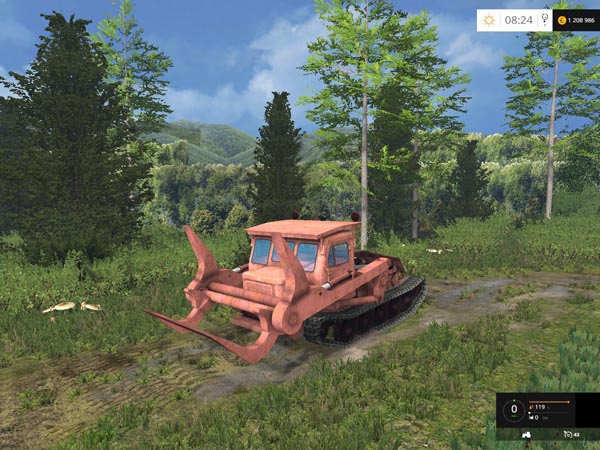This screenshot has height=450, width=600.
Task: Click the tractor vehicle icon
Action: coord(527,434)
